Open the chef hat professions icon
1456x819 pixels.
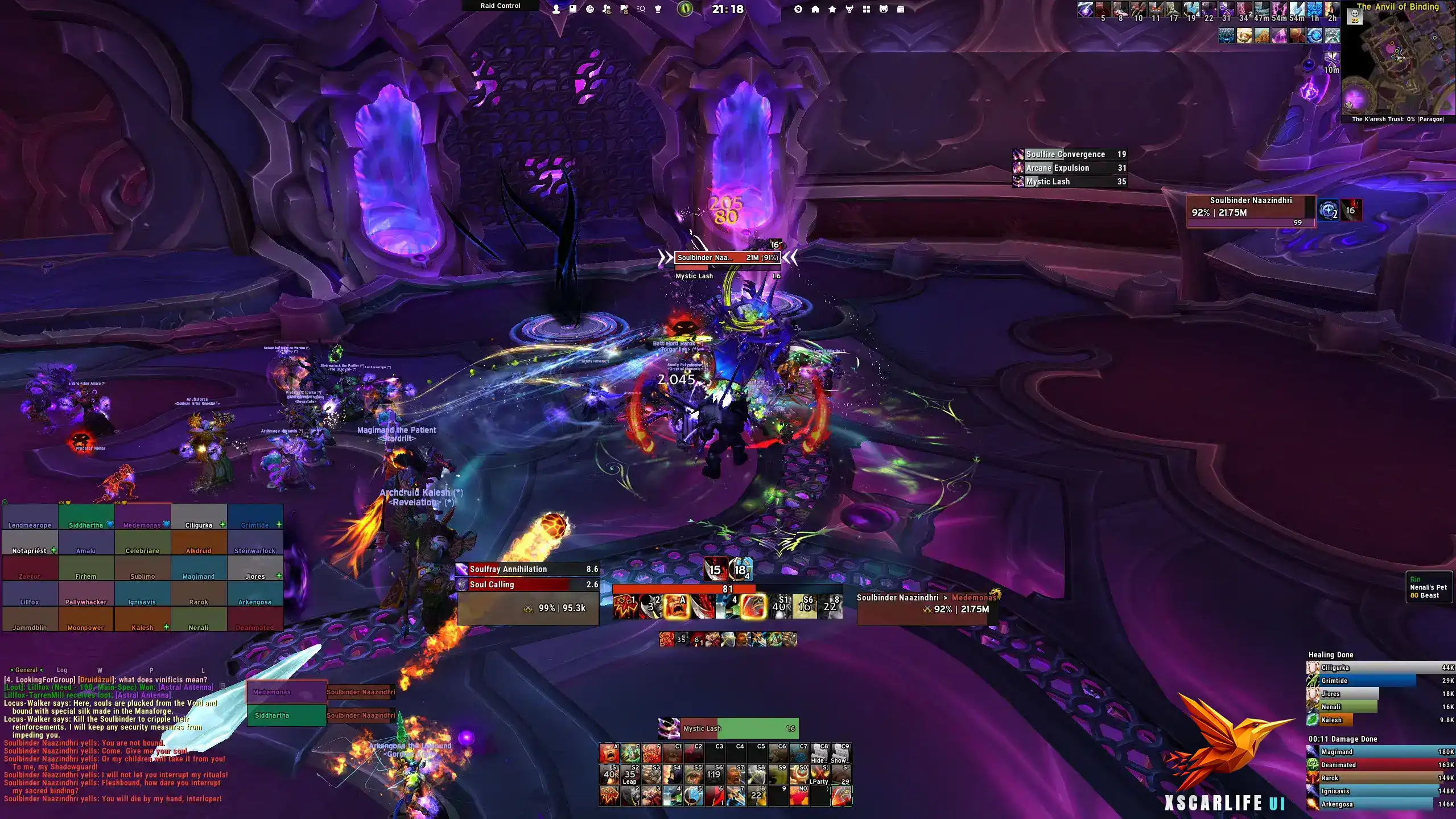pyautogui.click(x=658, y=9)
